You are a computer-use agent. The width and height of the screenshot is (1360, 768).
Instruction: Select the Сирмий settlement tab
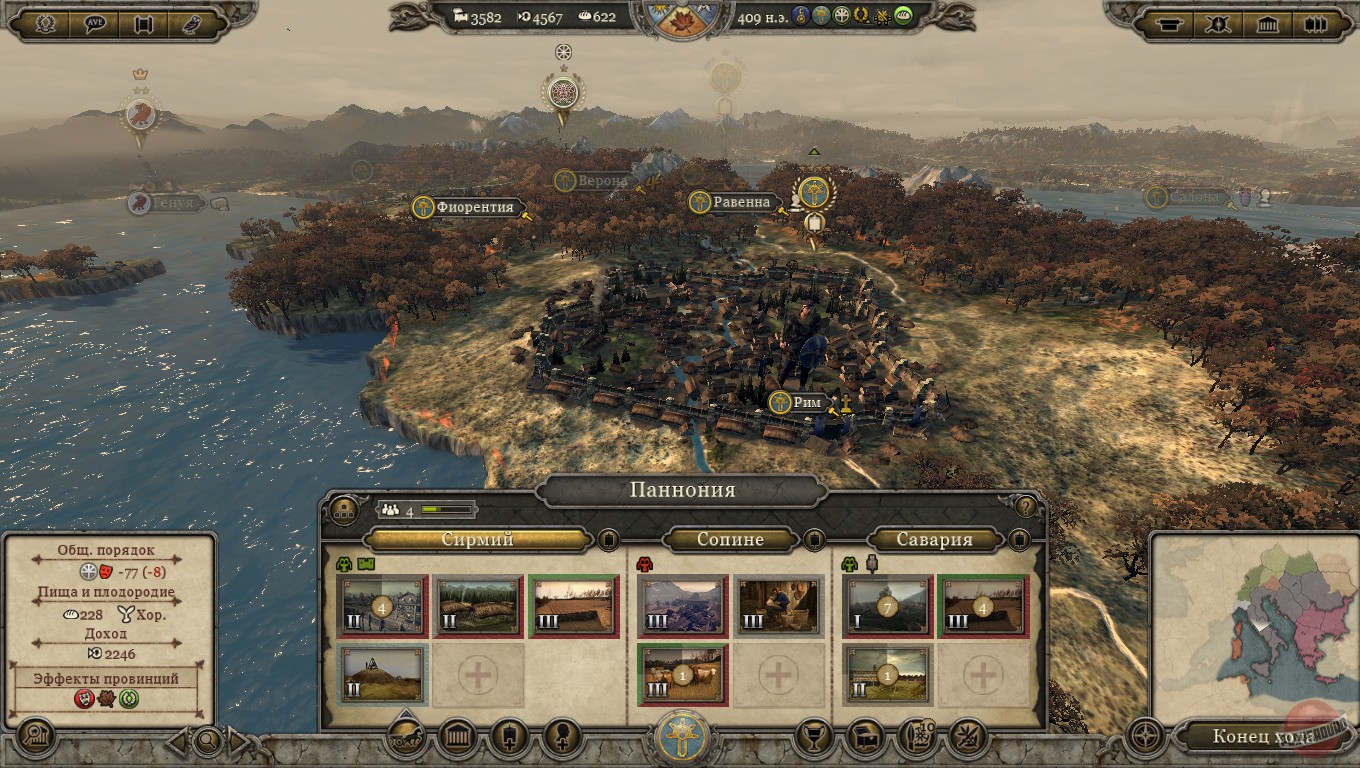coord(478,540)
